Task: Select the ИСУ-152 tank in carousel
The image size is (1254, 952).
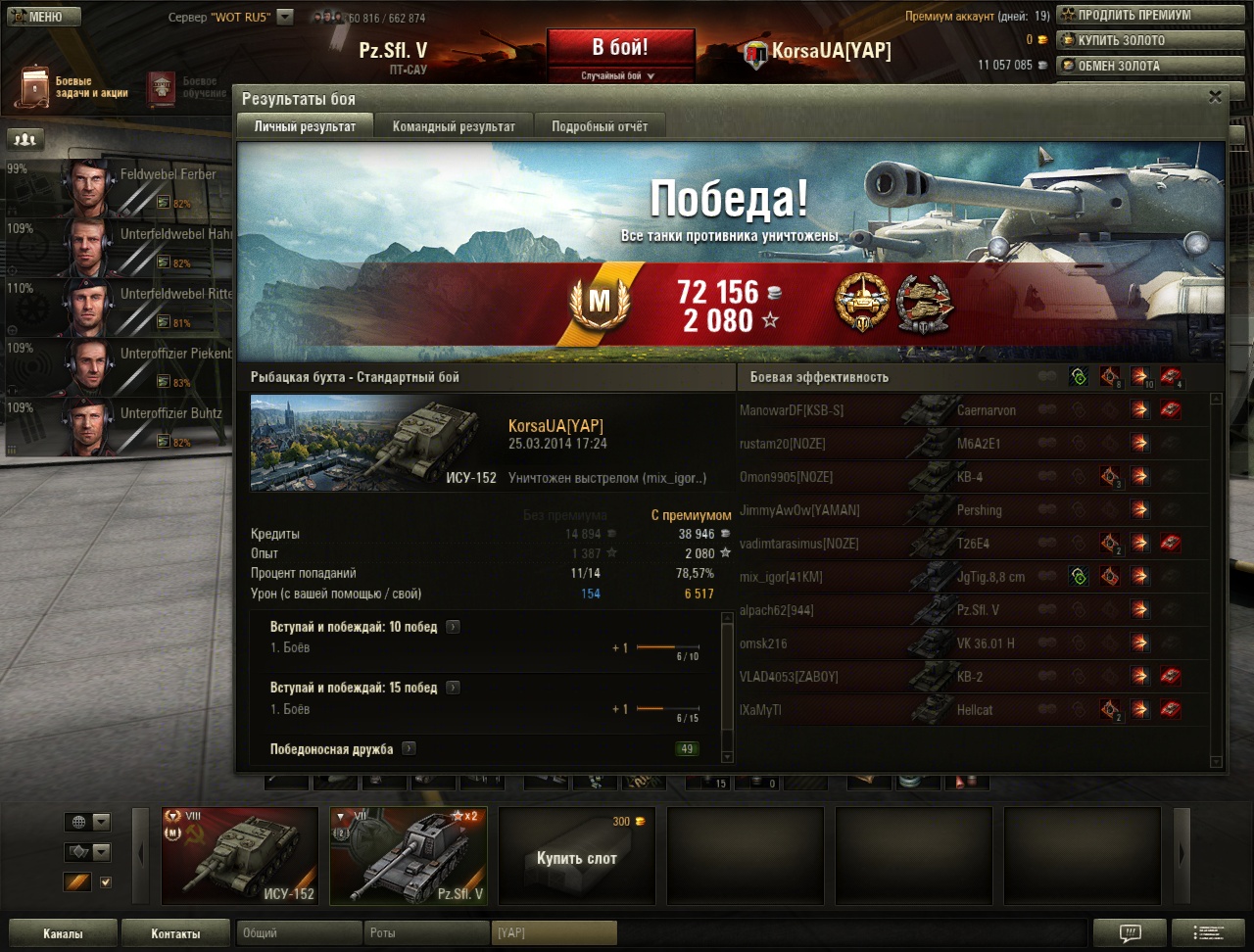Action: (240, 855)
